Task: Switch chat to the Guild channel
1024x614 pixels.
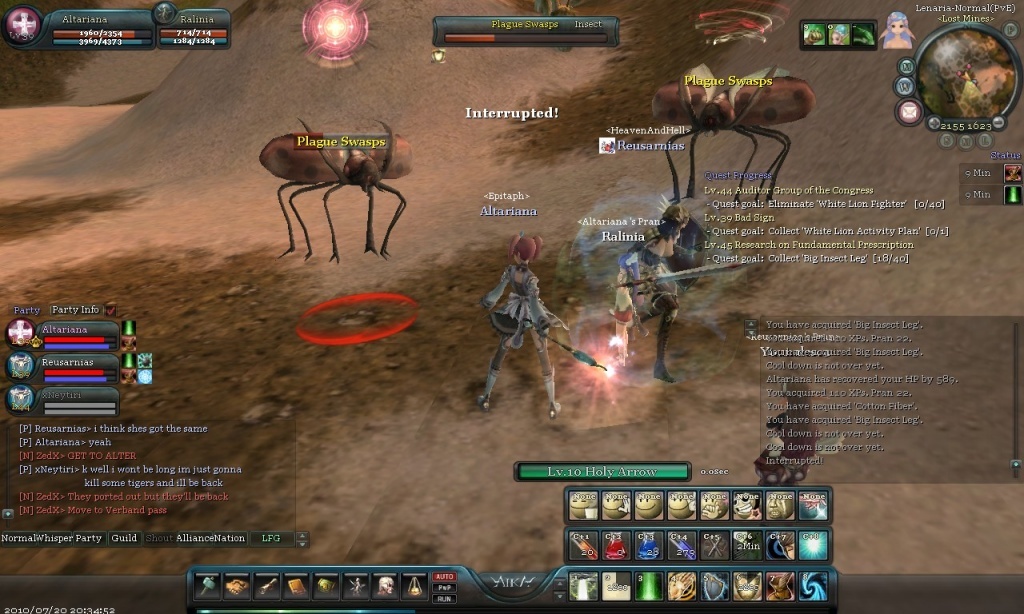Action: [x=124, y=538]
